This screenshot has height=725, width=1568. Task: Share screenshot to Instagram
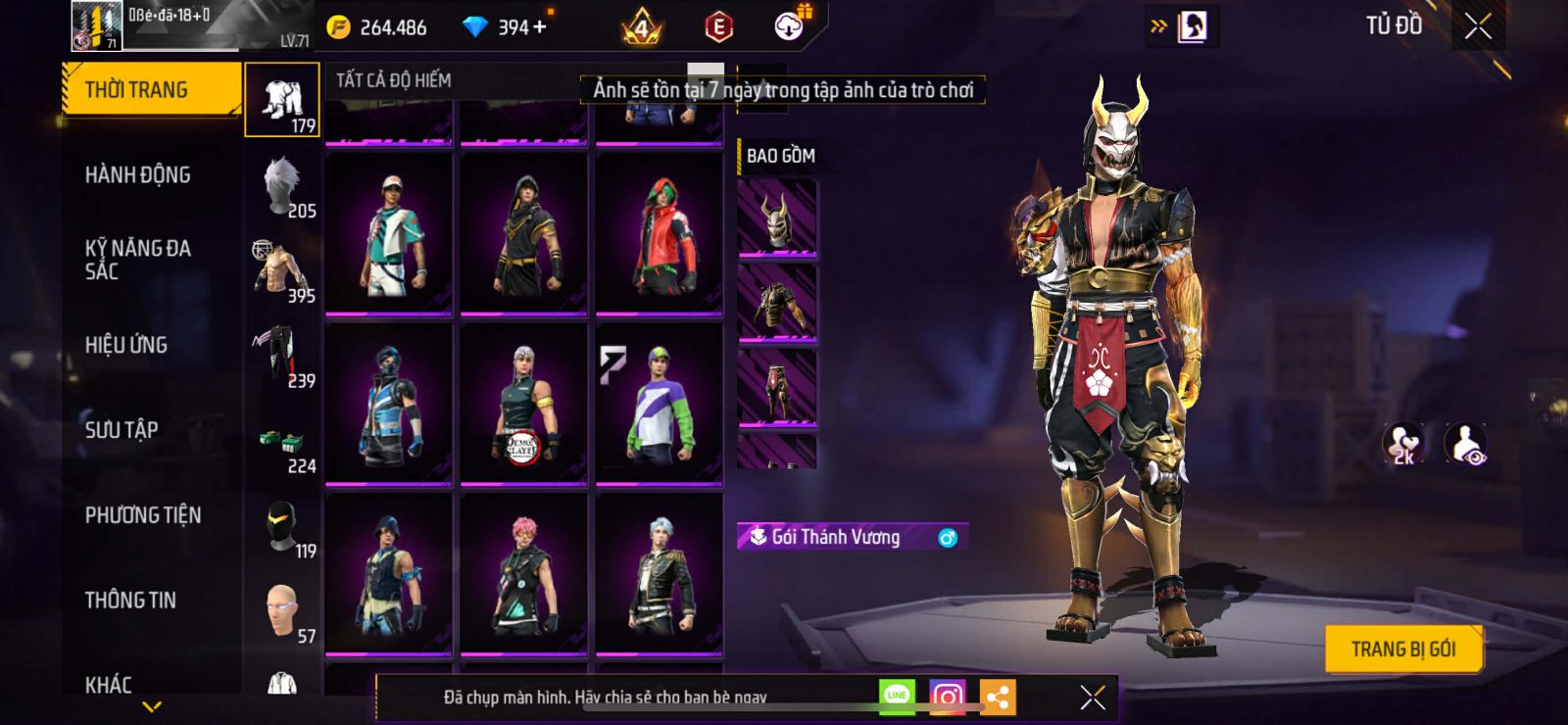pos(947,697)
